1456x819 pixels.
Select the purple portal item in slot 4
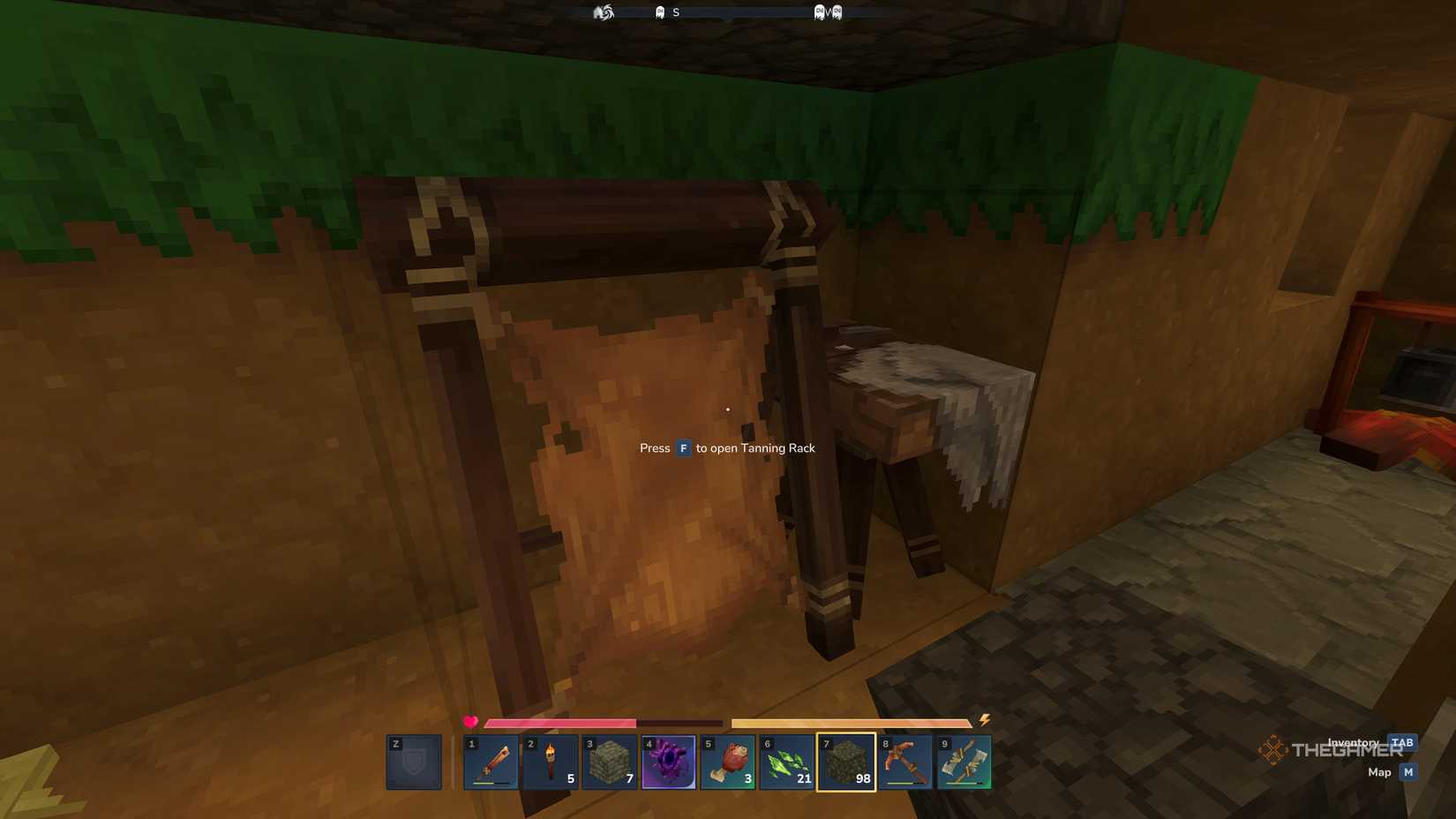[670, 761]
